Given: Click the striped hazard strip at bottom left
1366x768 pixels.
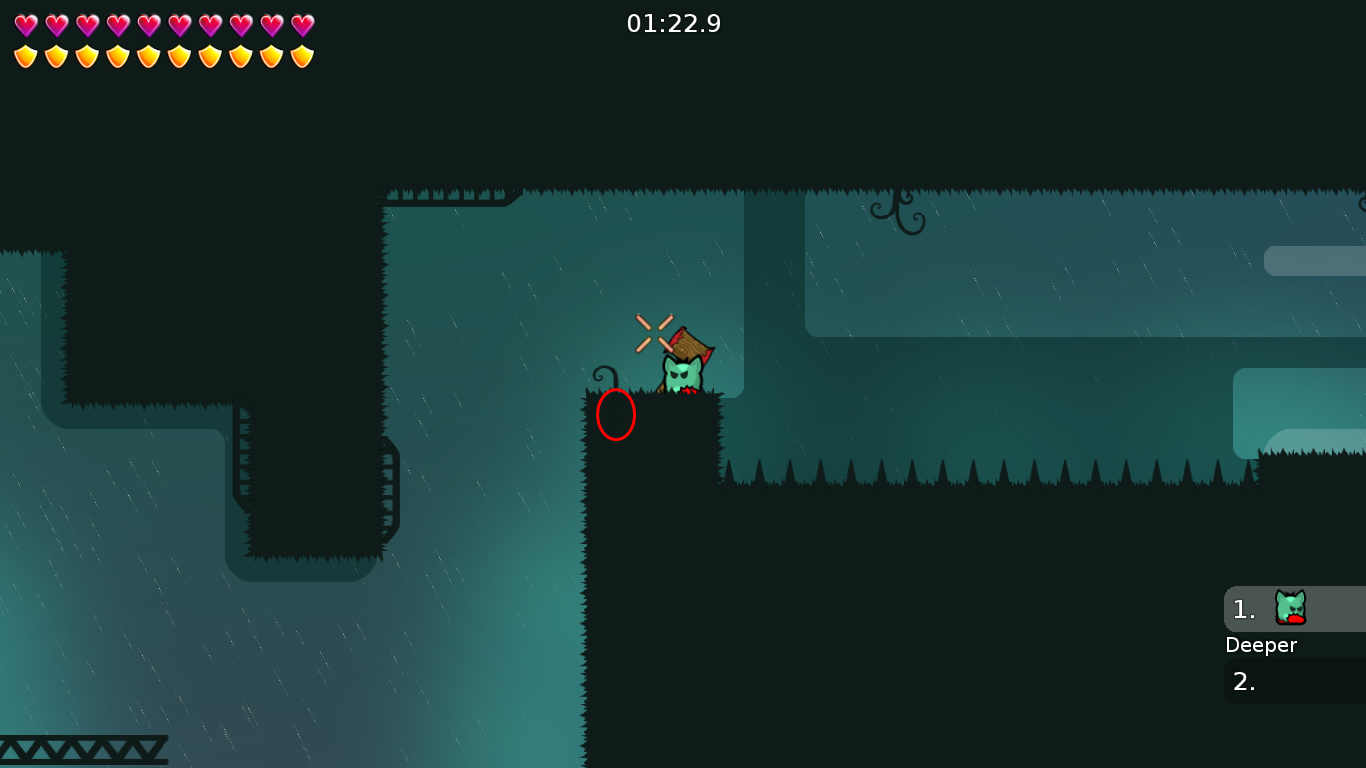Looking at the screenshot, I should [x=85, y=748].
